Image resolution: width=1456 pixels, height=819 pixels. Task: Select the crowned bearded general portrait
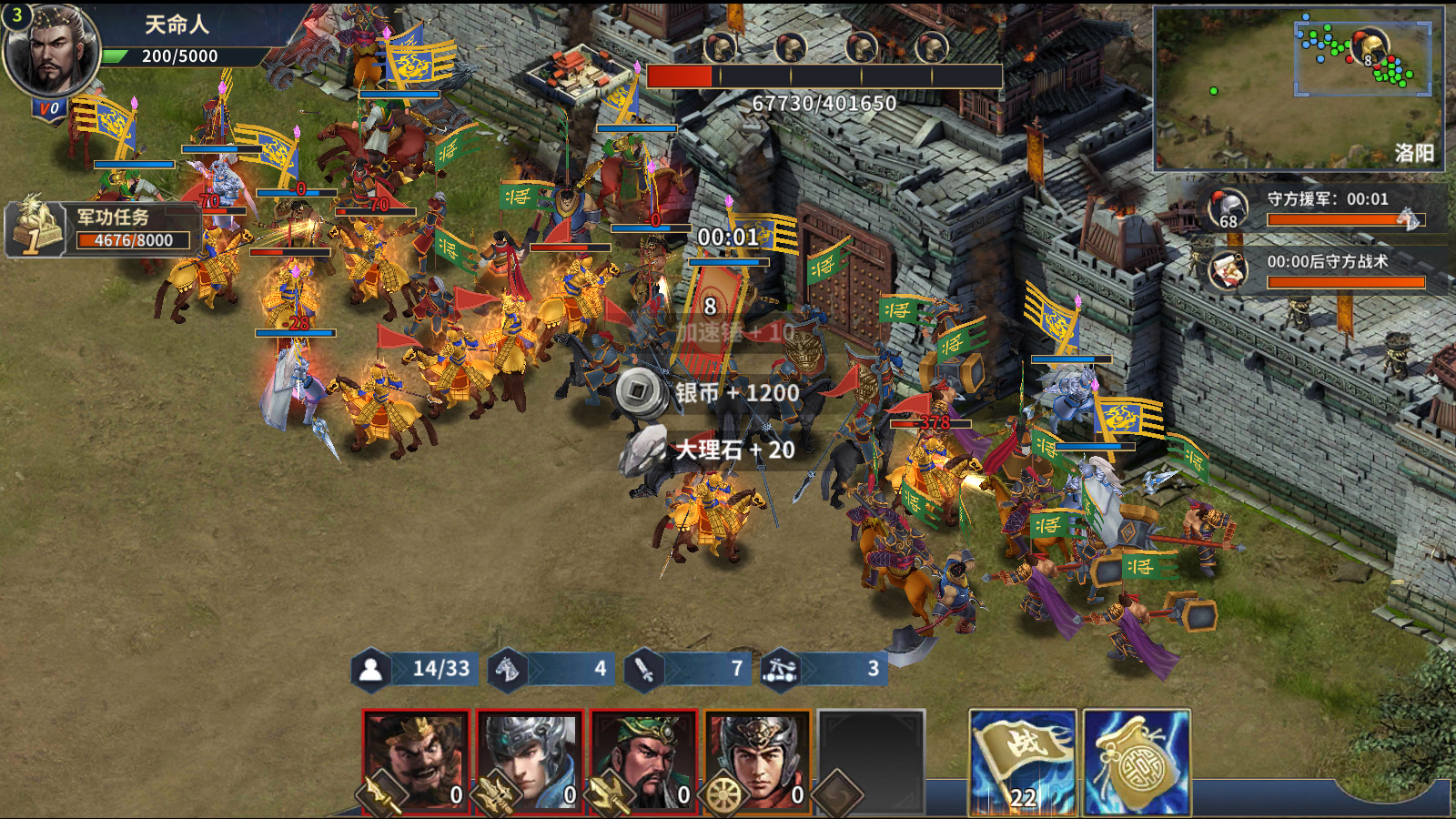416,762
